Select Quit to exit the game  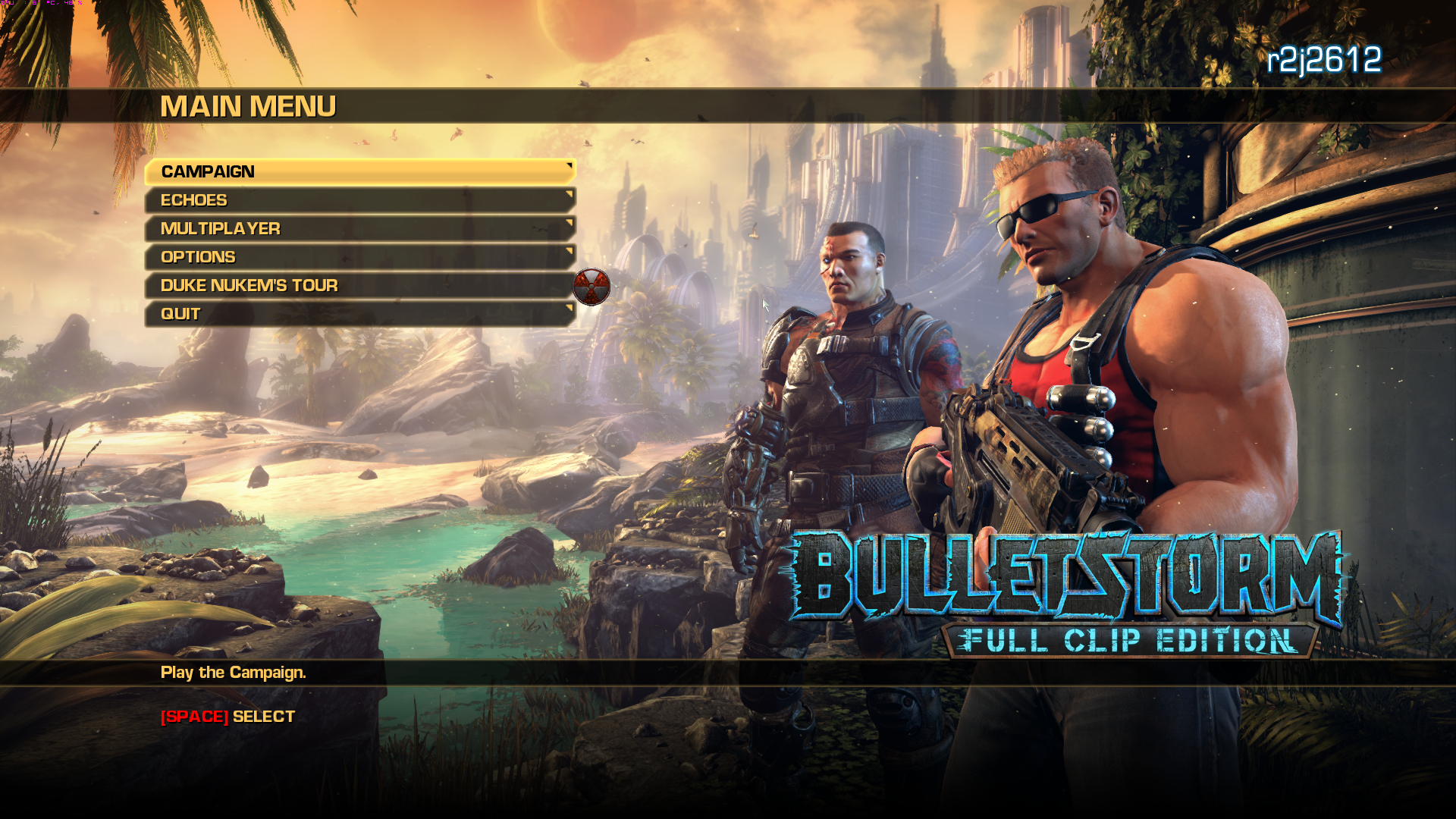click(303, 313)
